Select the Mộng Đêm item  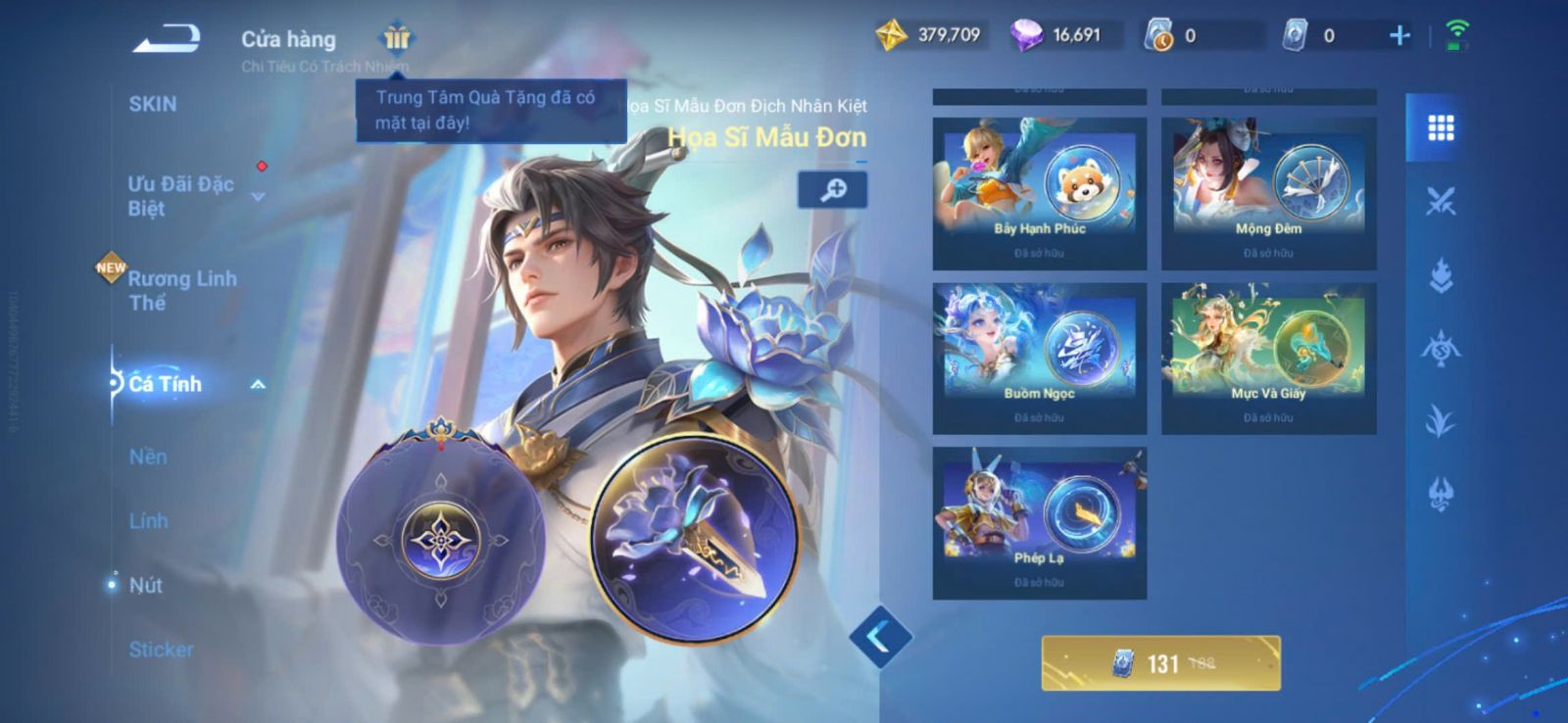click(x=1268, y=192)
